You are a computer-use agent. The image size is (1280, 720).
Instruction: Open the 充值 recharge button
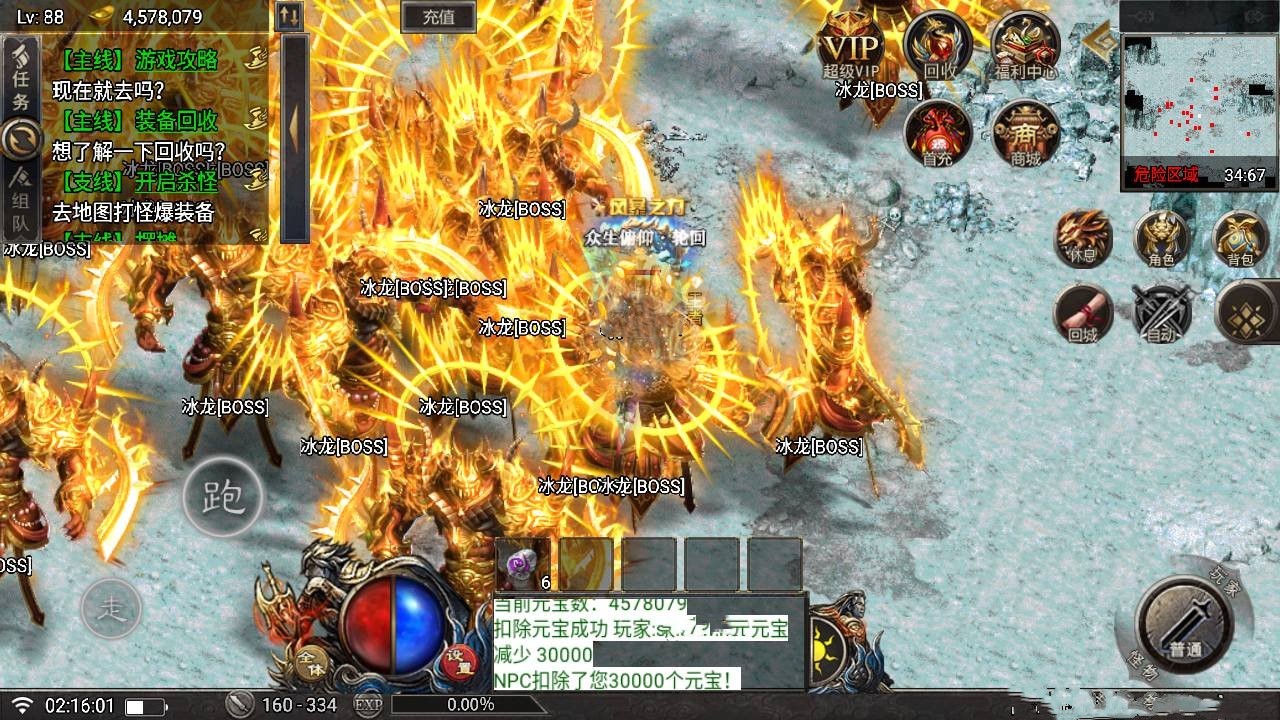pos(438,16)
